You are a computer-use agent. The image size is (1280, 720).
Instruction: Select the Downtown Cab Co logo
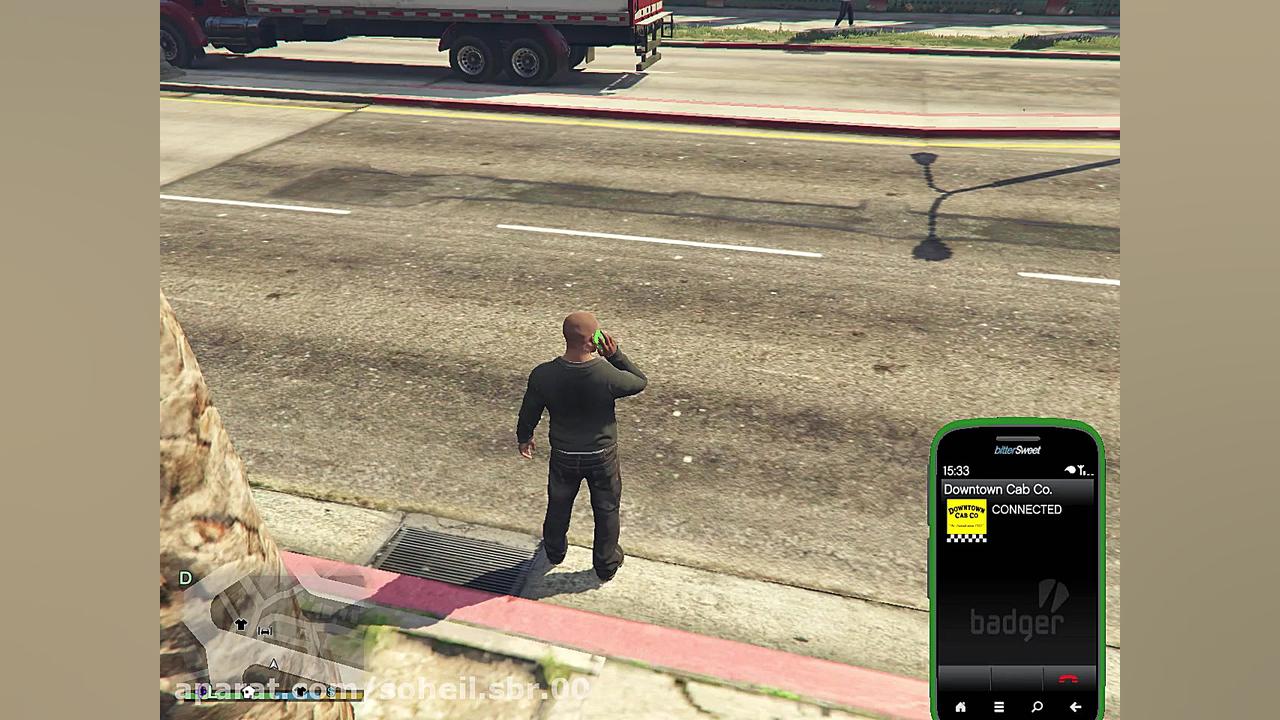click(x=967, y=520)
